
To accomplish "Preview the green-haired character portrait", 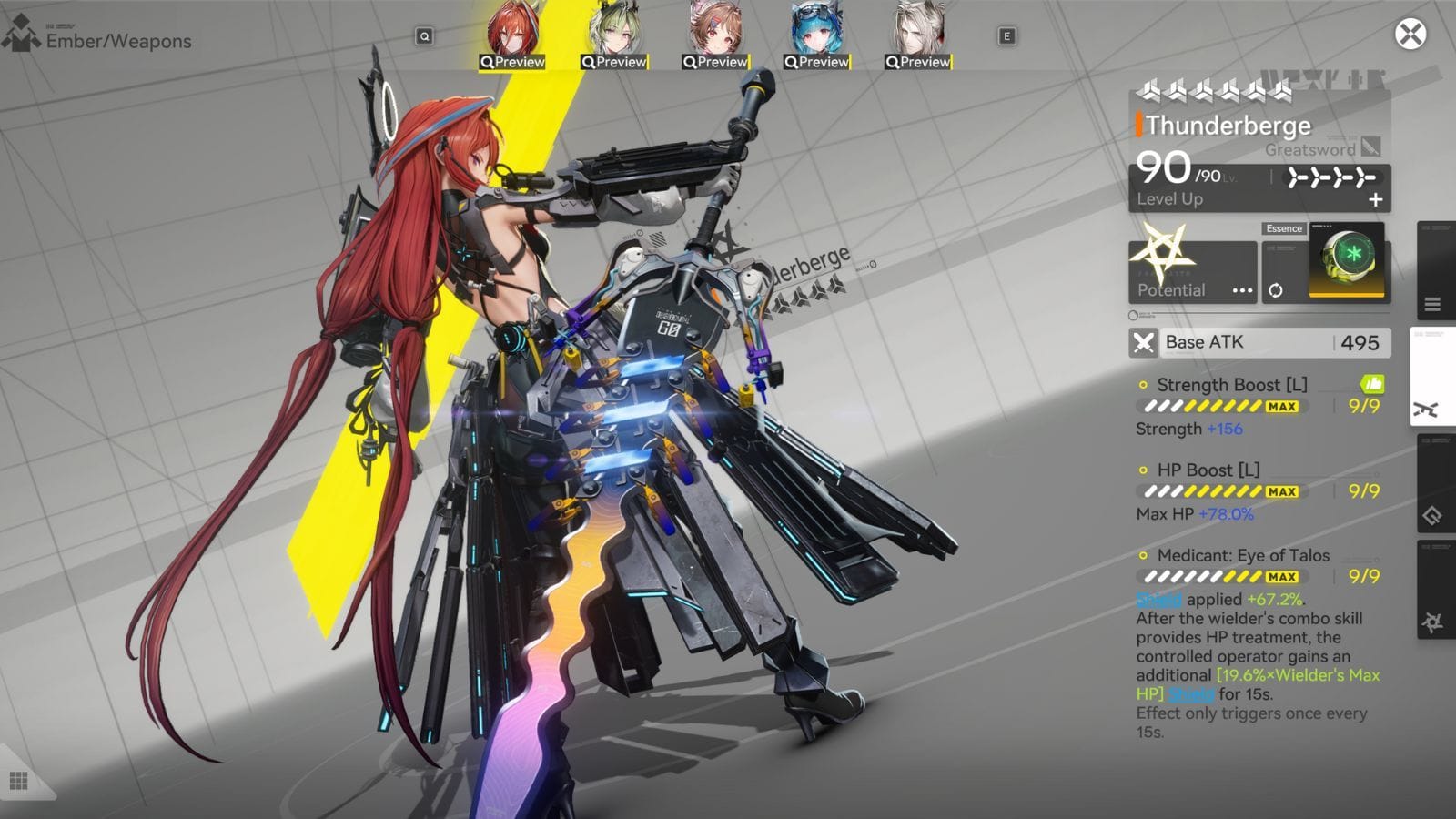I will [x=614, y=30].
